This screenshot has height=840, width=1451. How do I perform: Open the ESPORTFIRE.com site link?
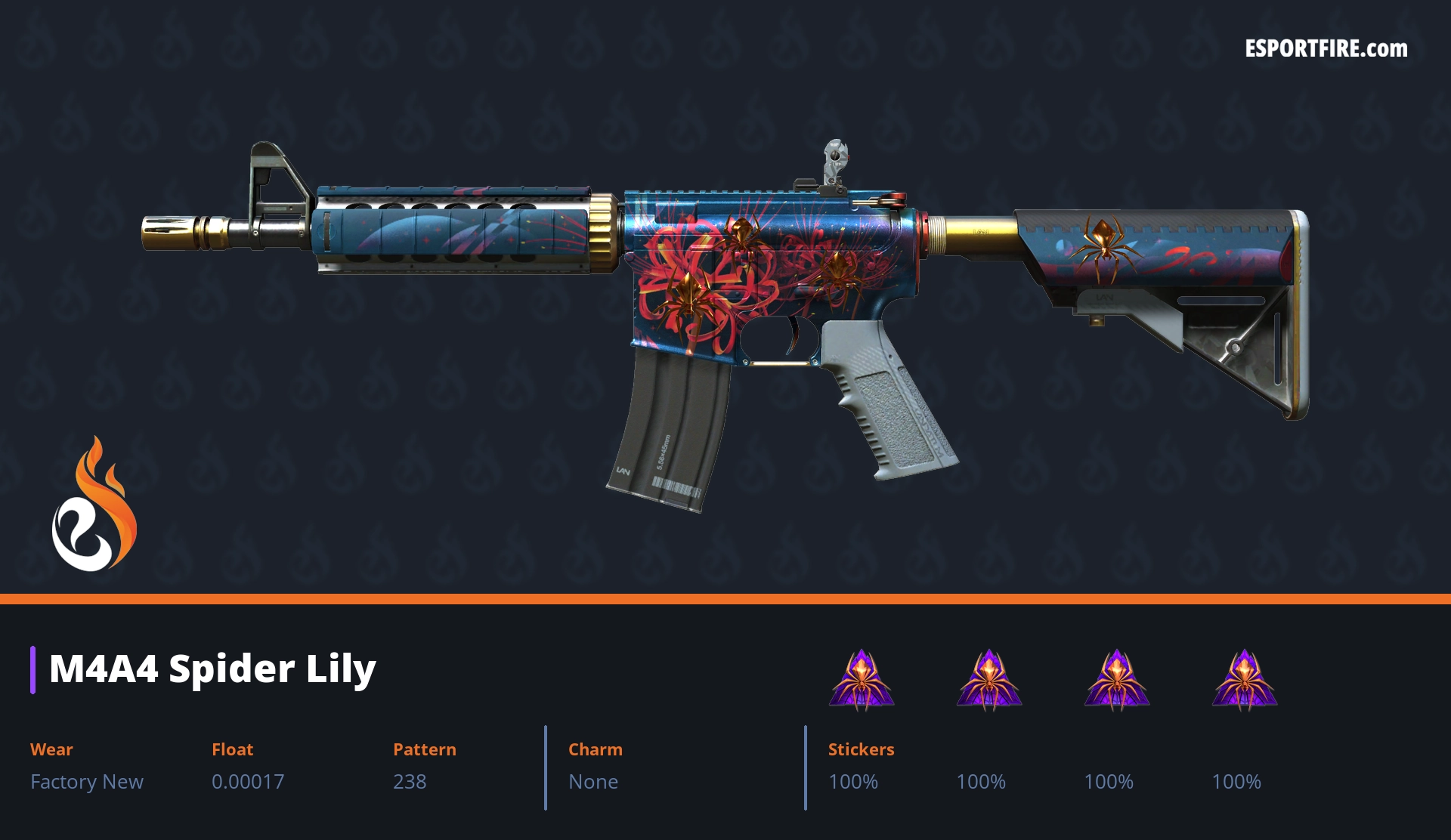1326,49
